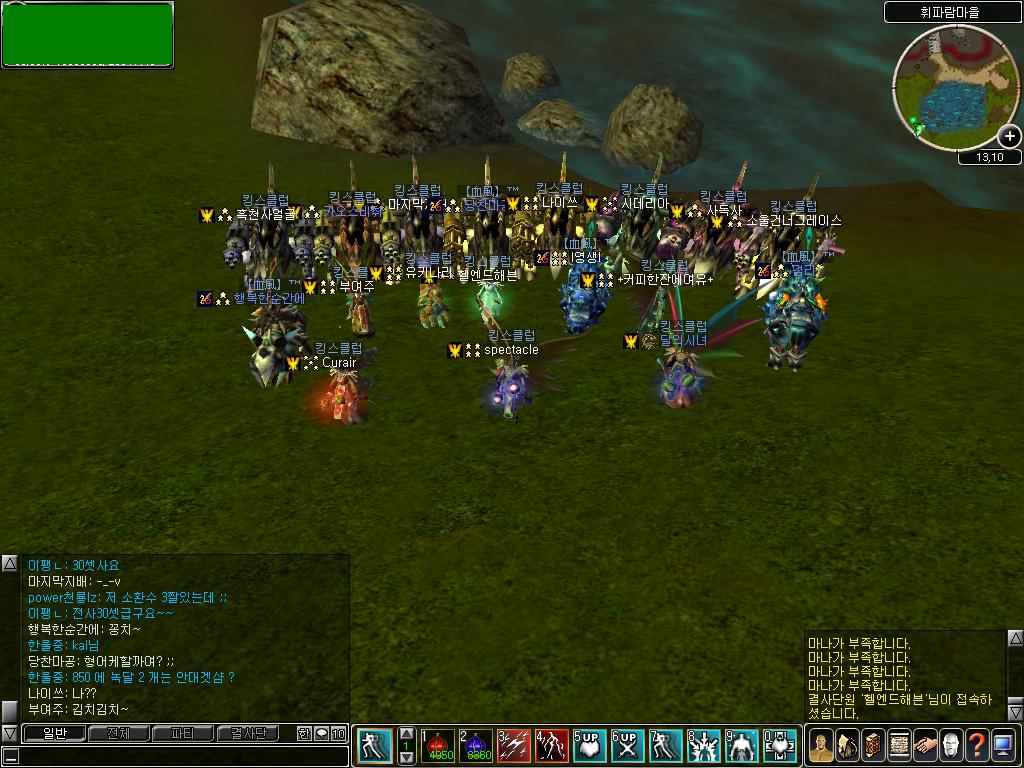Toggle the running figure icon left of hotbar
1024x768 pixels.
(x=375, y=746)
